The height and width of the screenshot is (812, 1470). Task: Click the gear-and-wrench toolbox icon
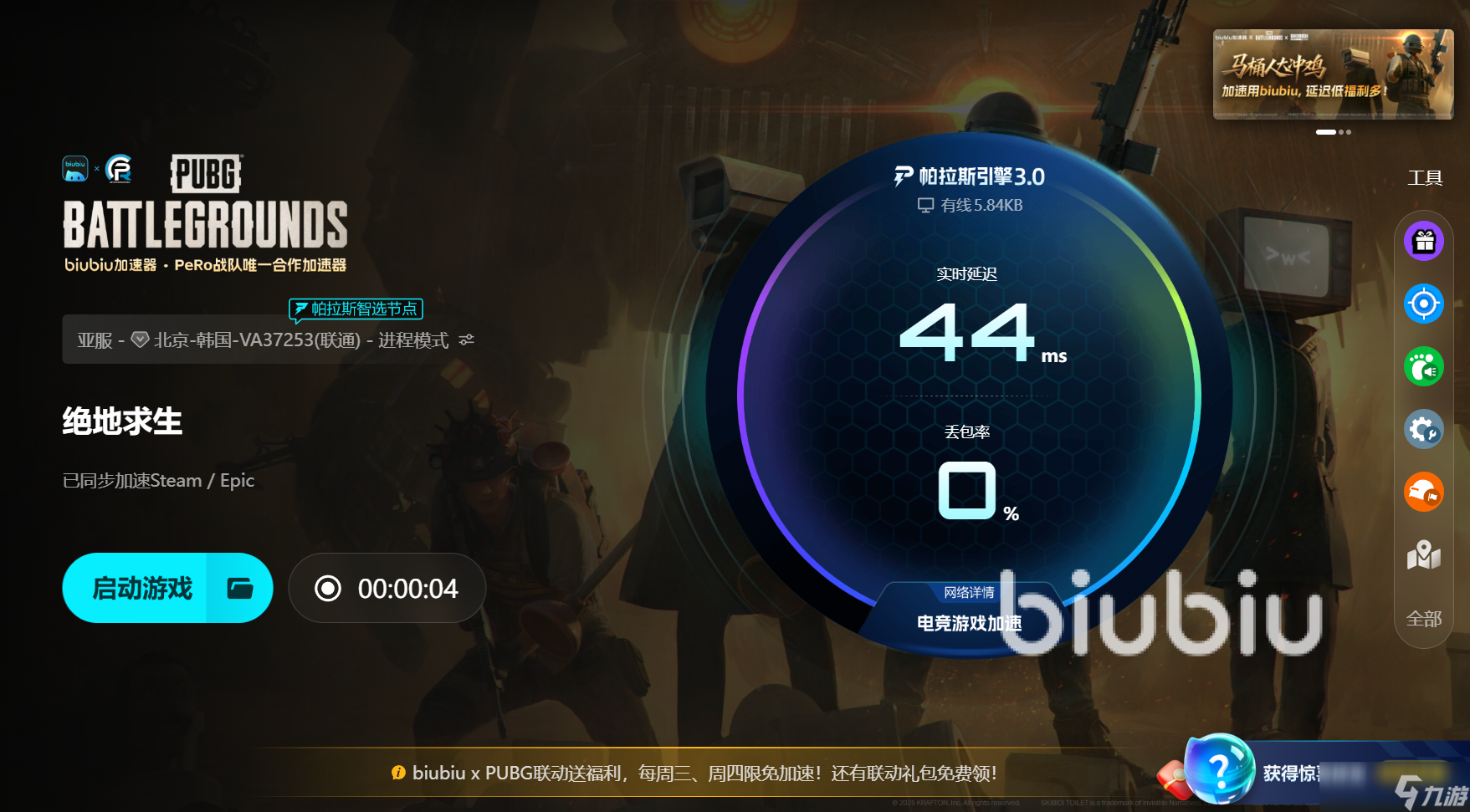click(x=1423, y=429)
